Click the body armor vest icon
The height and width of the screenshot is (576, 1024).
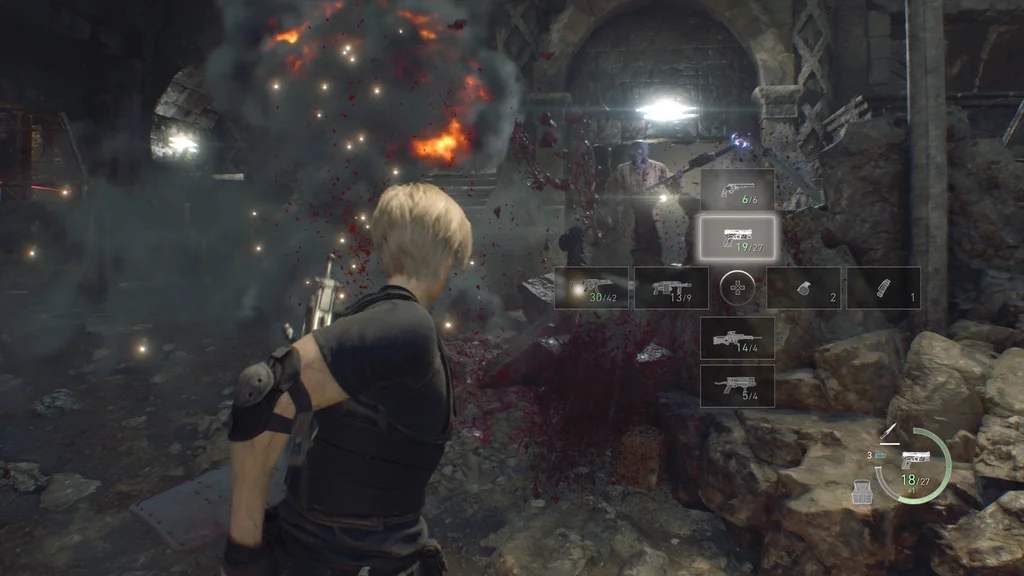pos(861,490)
